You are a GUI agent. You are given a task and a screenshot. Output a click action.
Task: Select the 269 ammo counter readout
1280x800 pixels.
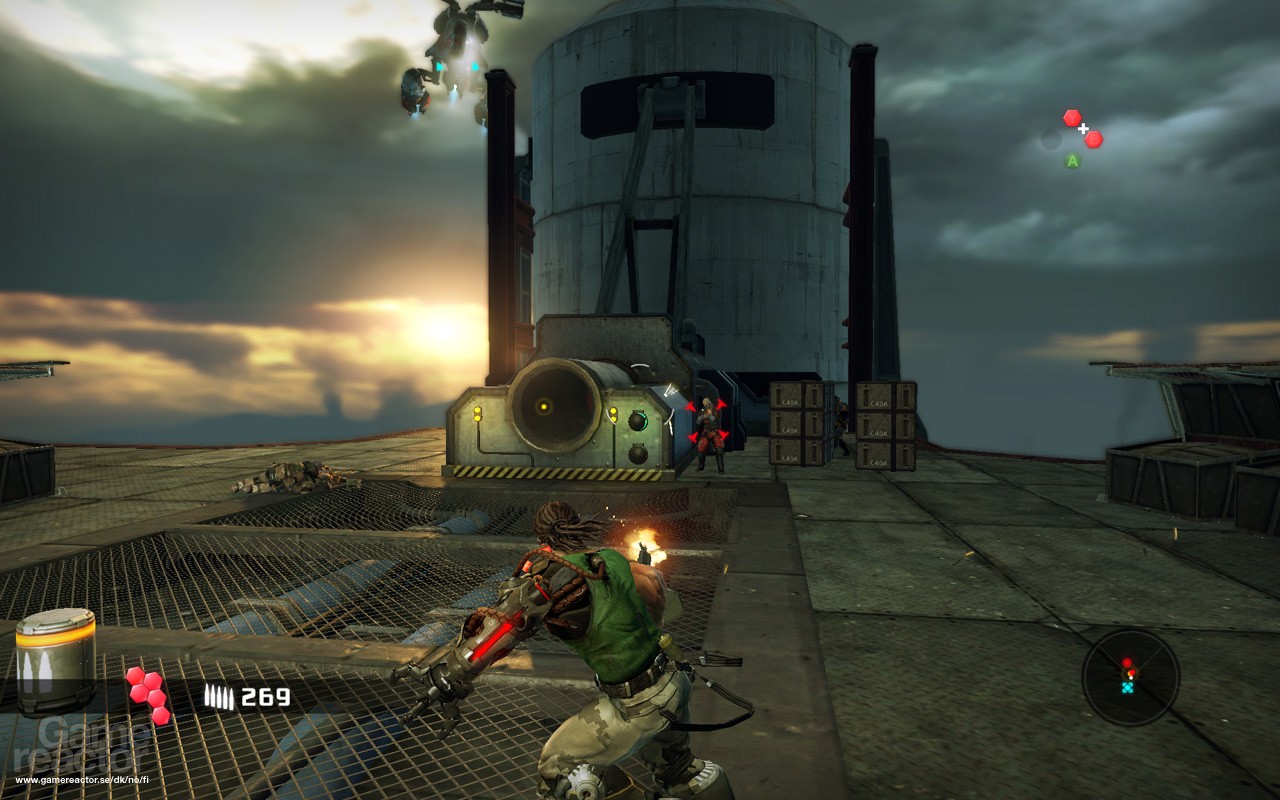coord(266,696)
